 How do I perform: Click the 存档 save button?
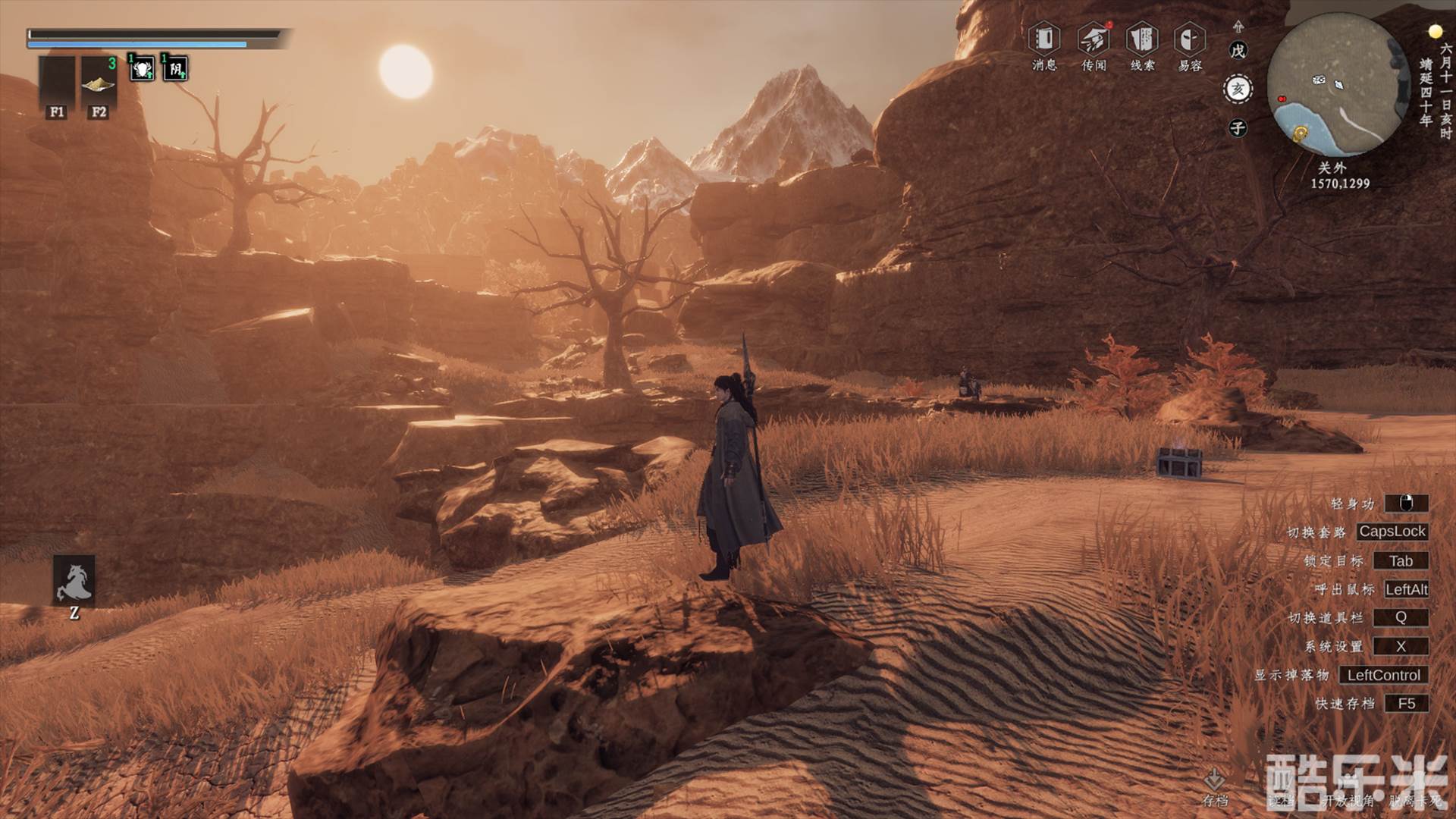click(x=1215, y=787)
